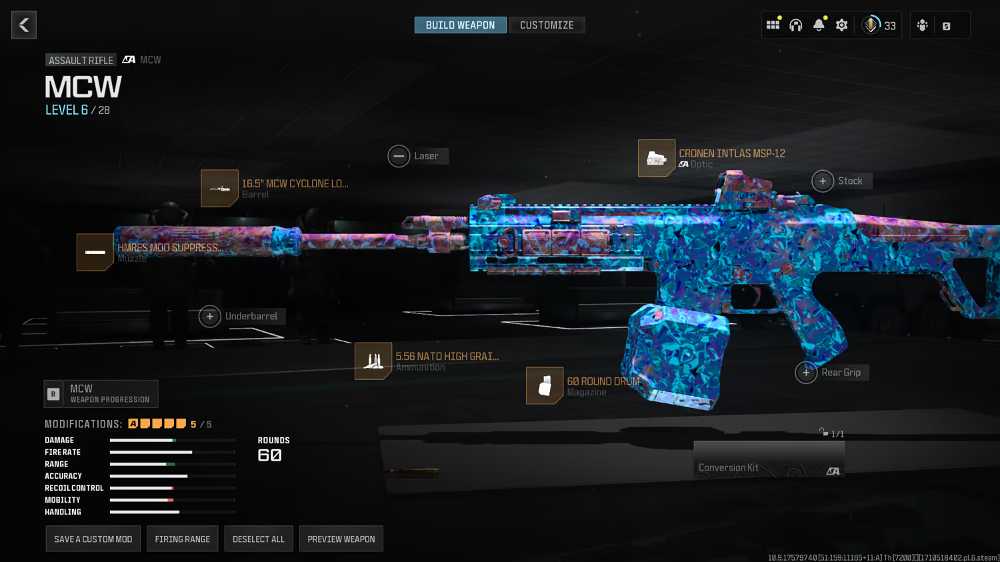Add a Laser attachment
The image size is (1000, 562).
tap(399, 156)
